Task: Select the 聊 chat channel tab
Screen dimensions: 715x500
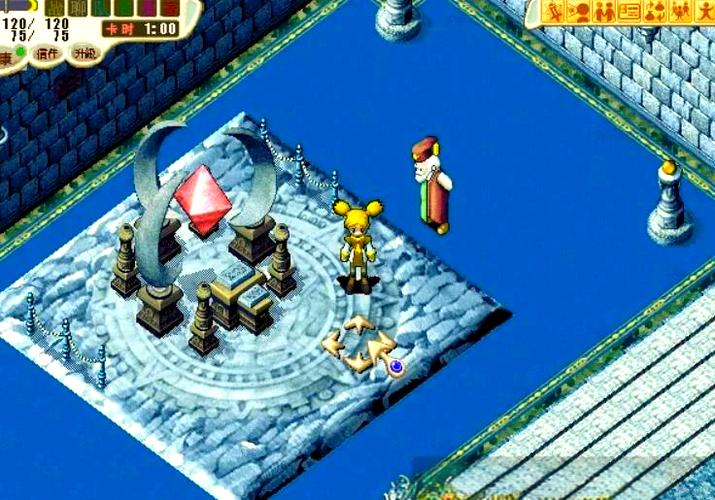Action: pos(78,7)
